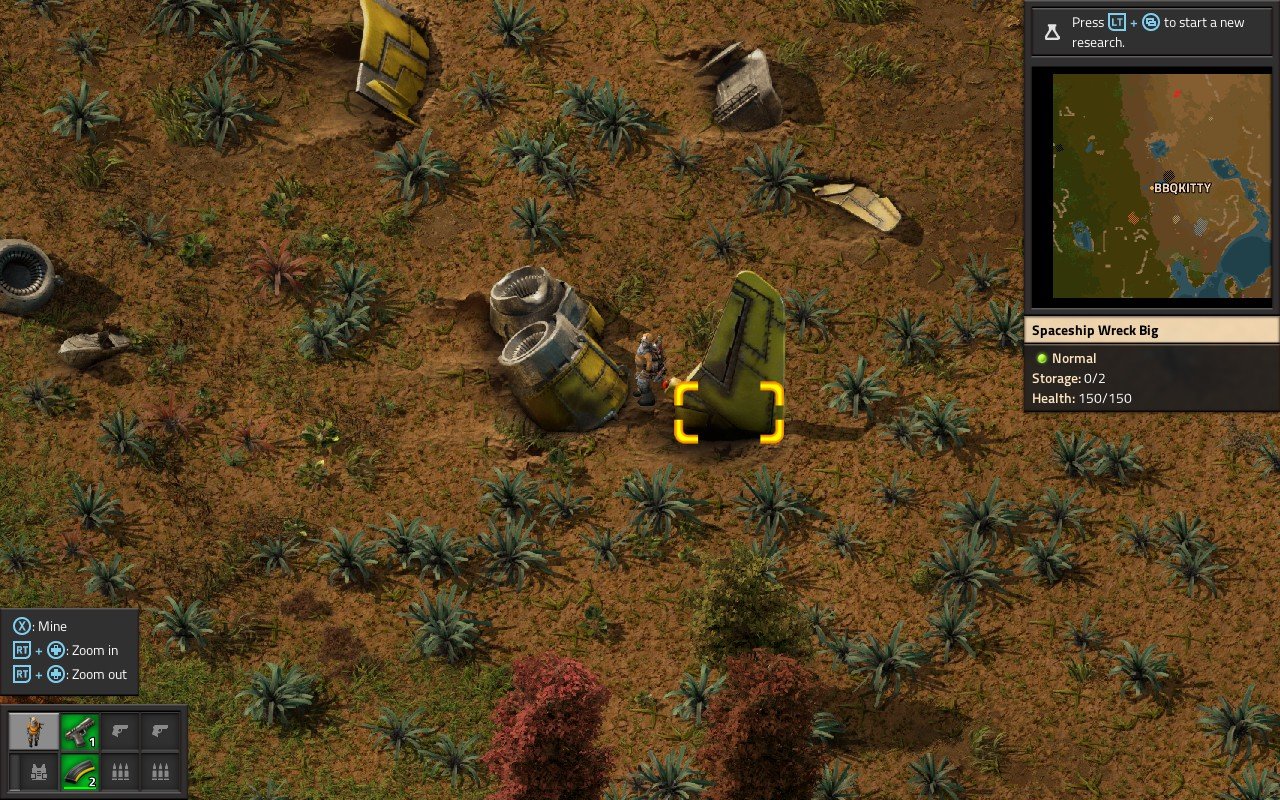Click the first empty pistol ghost slot

(x=120, y=731)
